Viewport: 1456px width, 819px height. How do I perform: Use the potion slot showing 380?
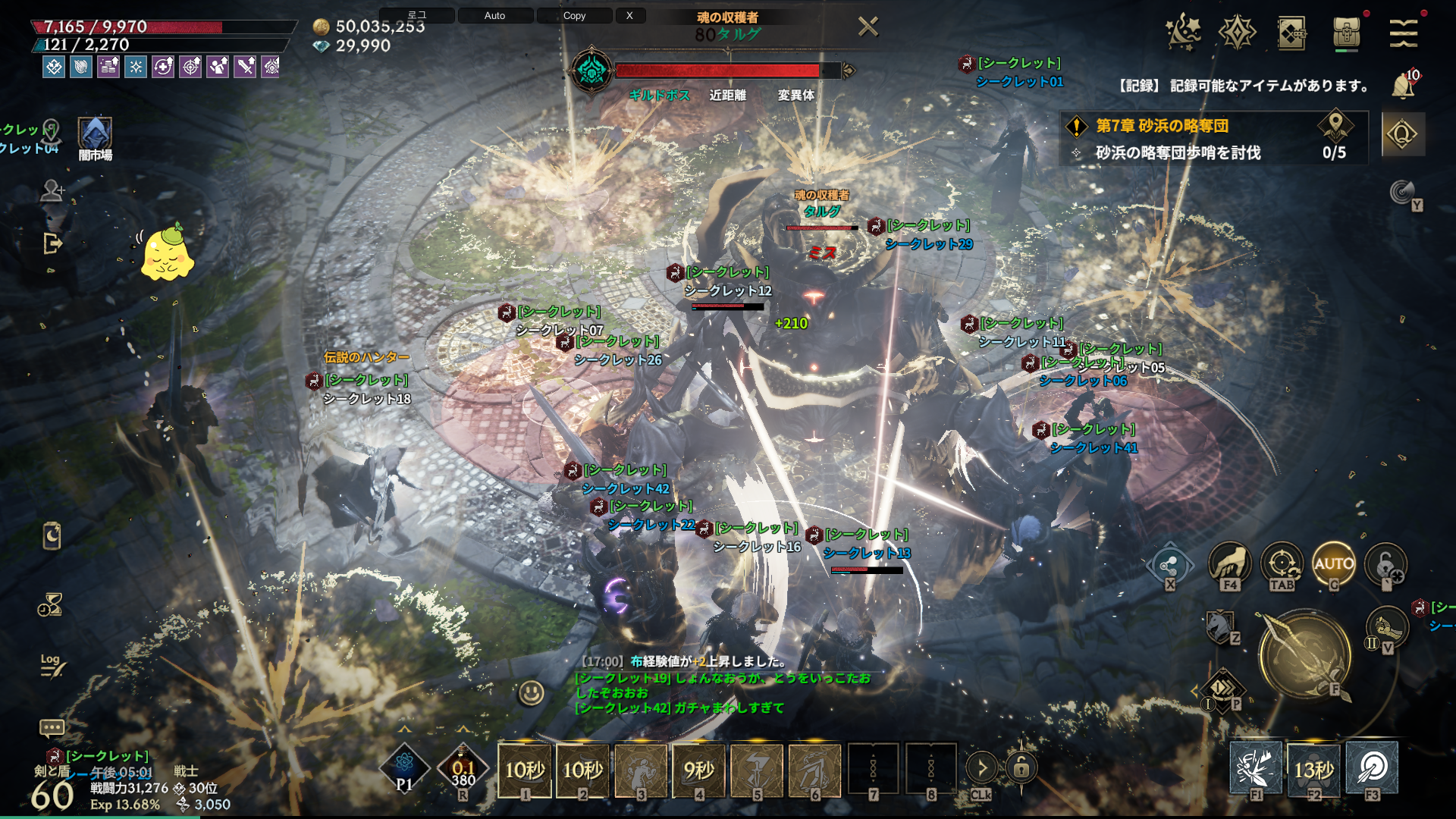point(463,768)
